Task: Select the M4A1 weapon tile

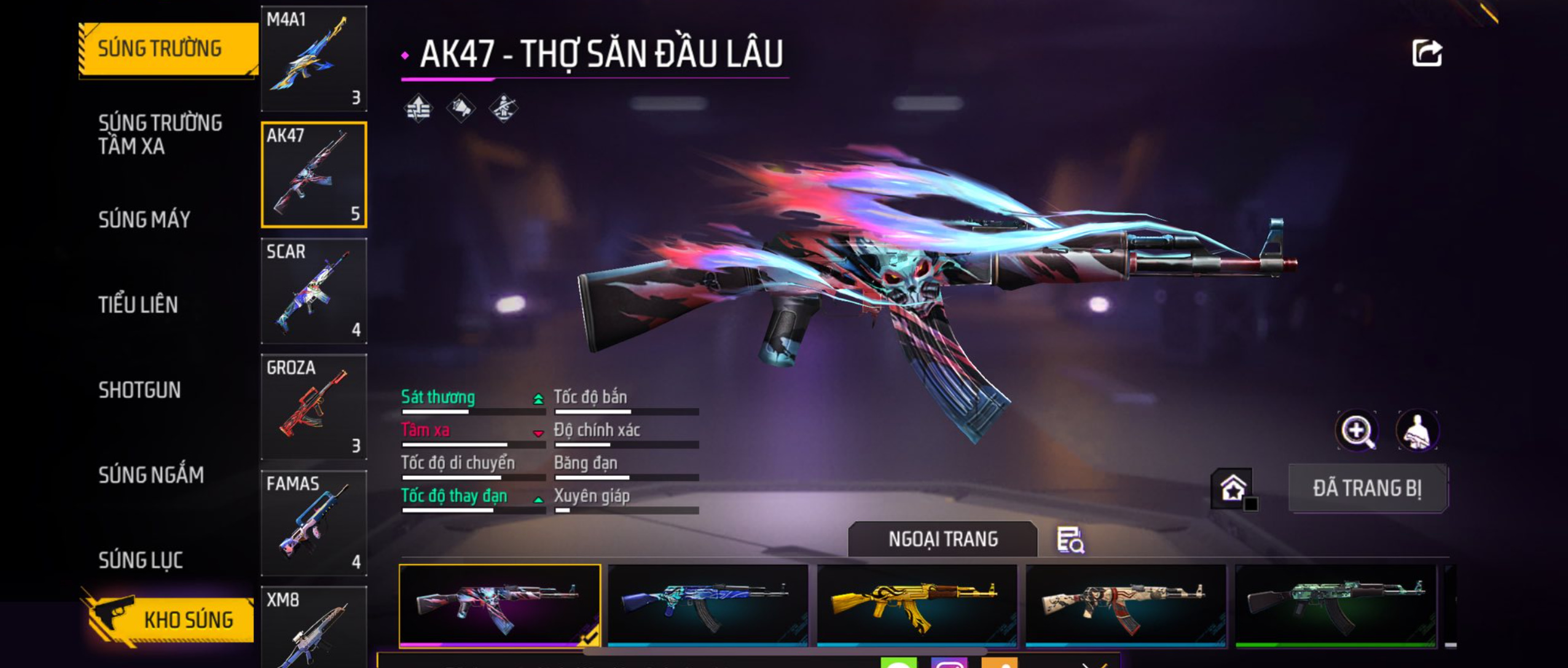Action: pos(314,58)
